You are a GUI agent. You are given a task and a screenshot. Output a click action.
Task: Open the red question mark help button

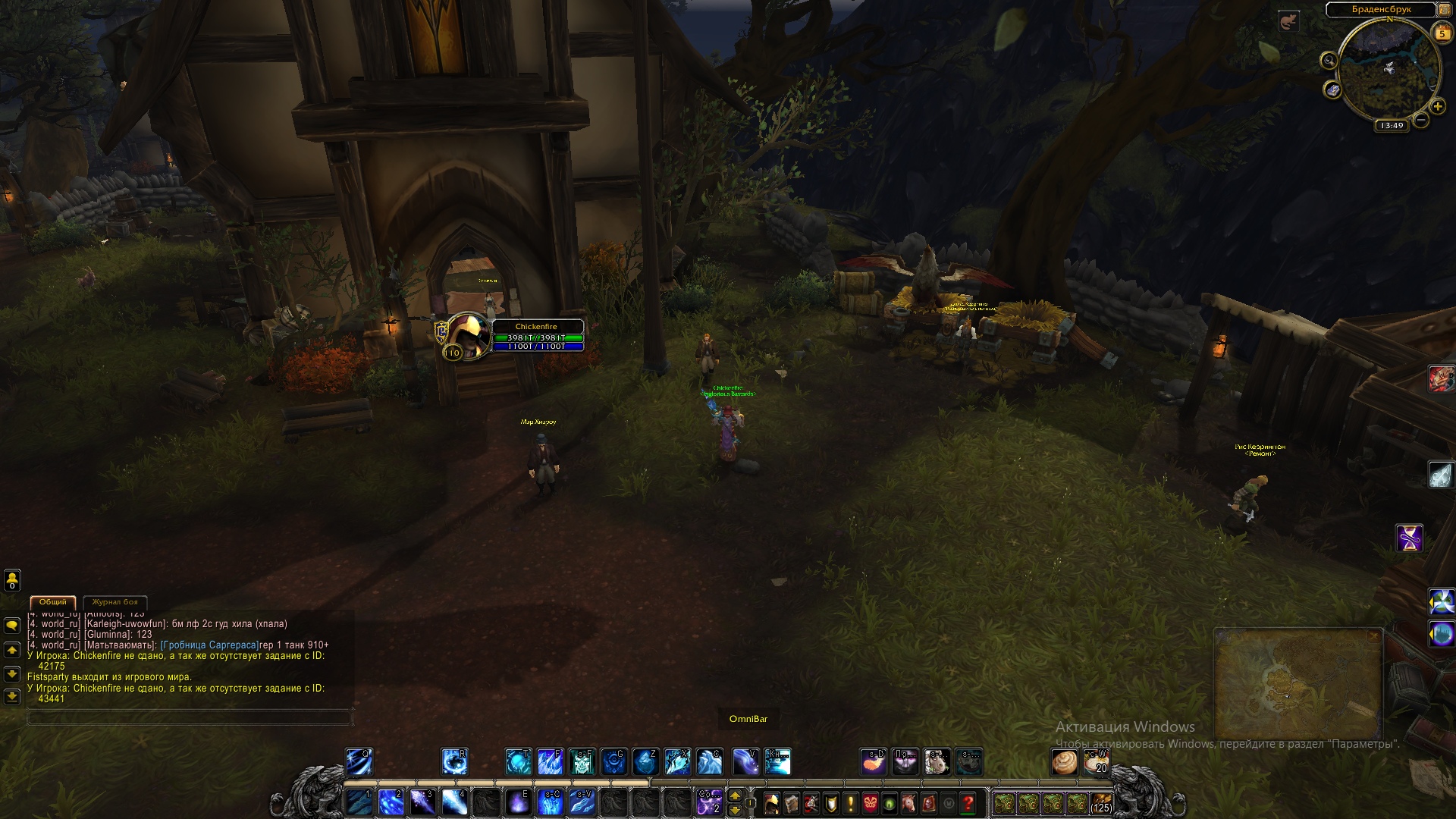pos(968,802)
